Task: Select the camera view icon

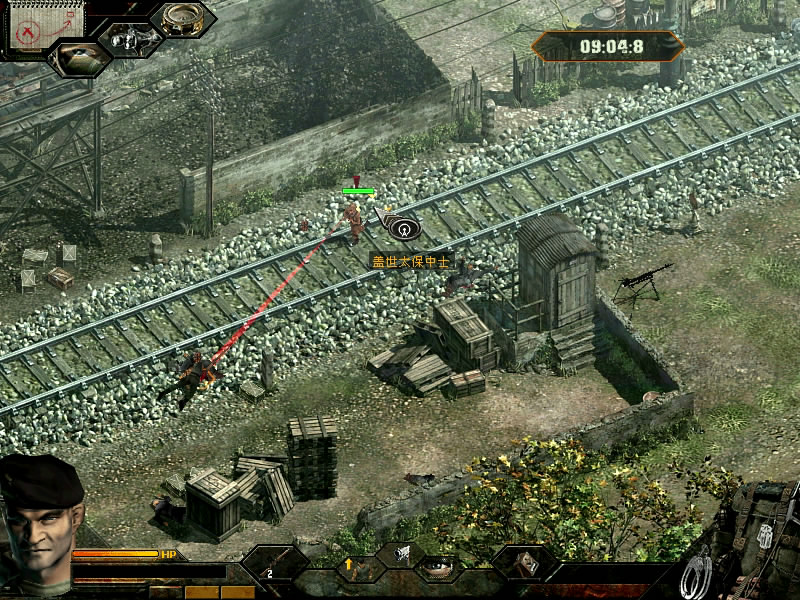Action: [130, 39]
